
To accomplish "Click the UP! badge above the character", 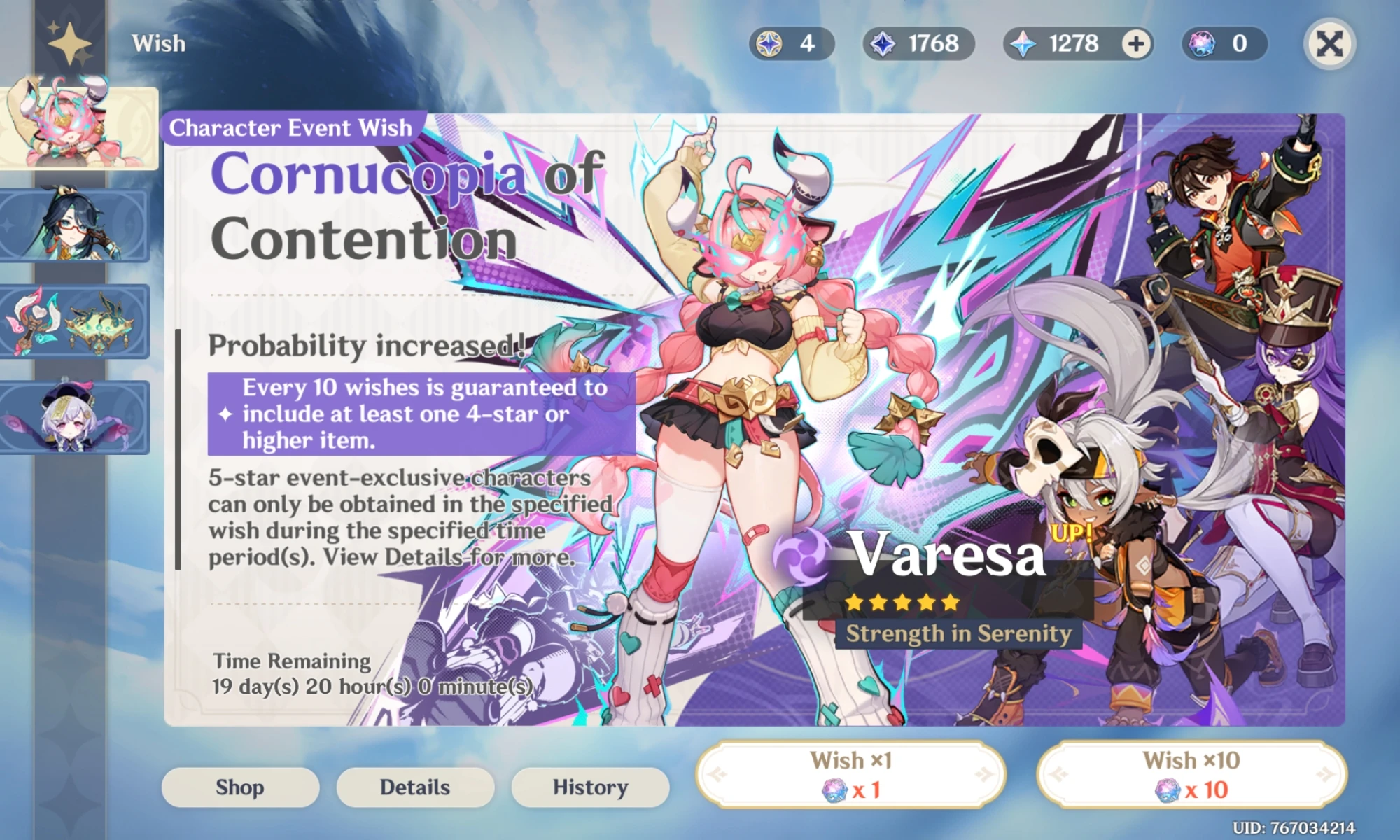I will (x=1072, y=533).
